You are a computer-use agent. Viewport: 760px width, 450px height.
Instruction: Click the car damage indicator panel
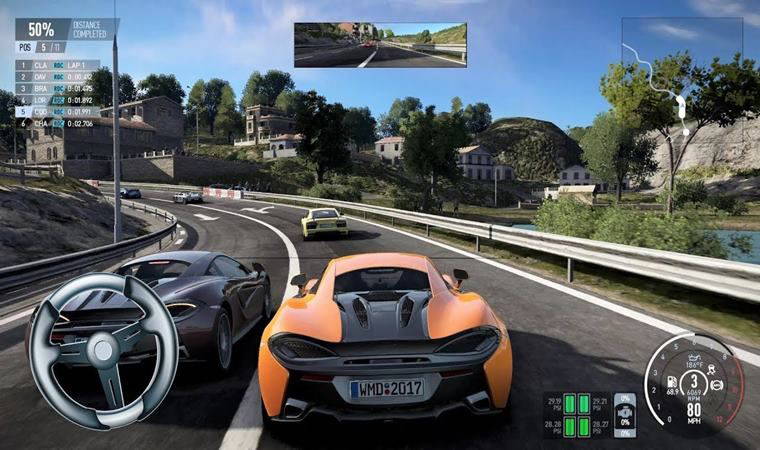coord(624,414)
